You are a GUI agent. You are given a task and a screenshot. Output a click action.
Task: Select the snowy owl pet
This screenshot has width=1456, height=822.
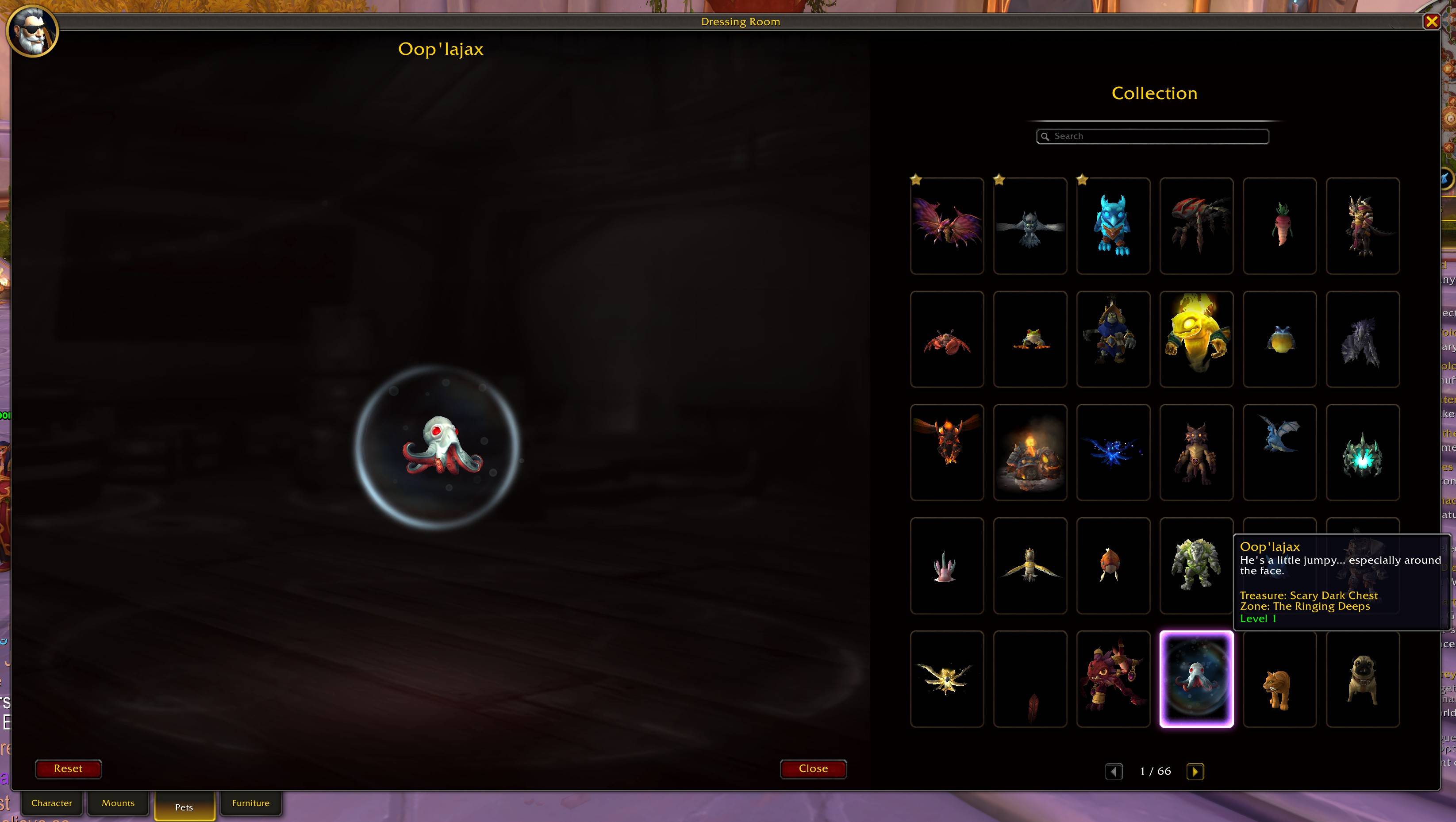(x=1030, y=225)
